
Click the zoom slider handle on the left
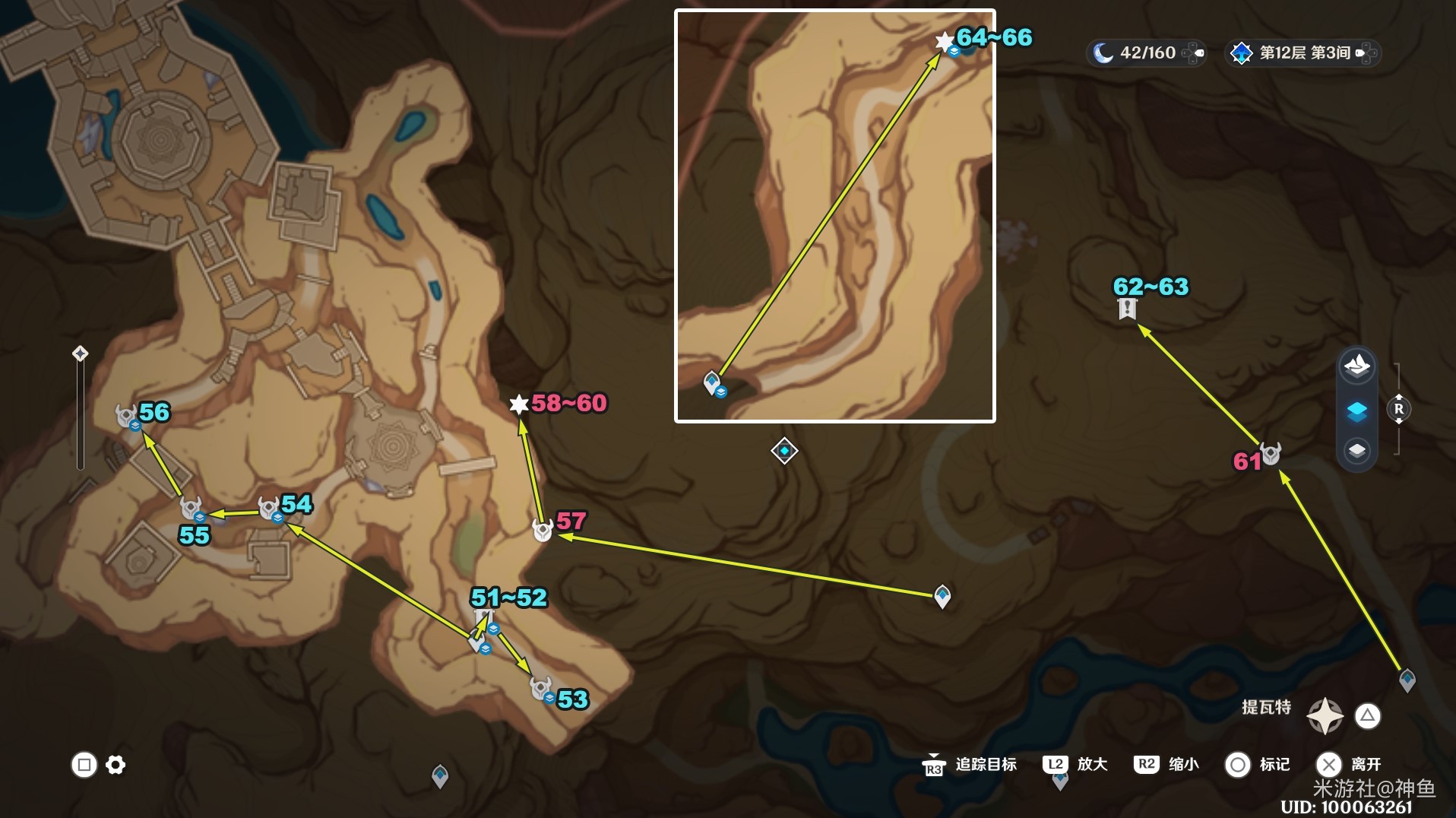click(x=80, y=354)
